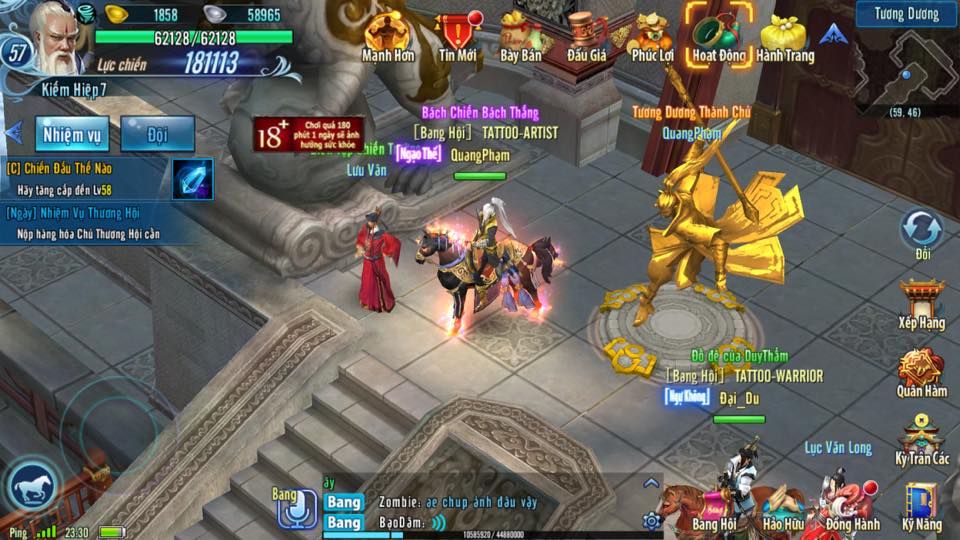This screenshot has width=960, height=540.
Task: Open the Hoạt Động activities icon
Action: [719, 36]
